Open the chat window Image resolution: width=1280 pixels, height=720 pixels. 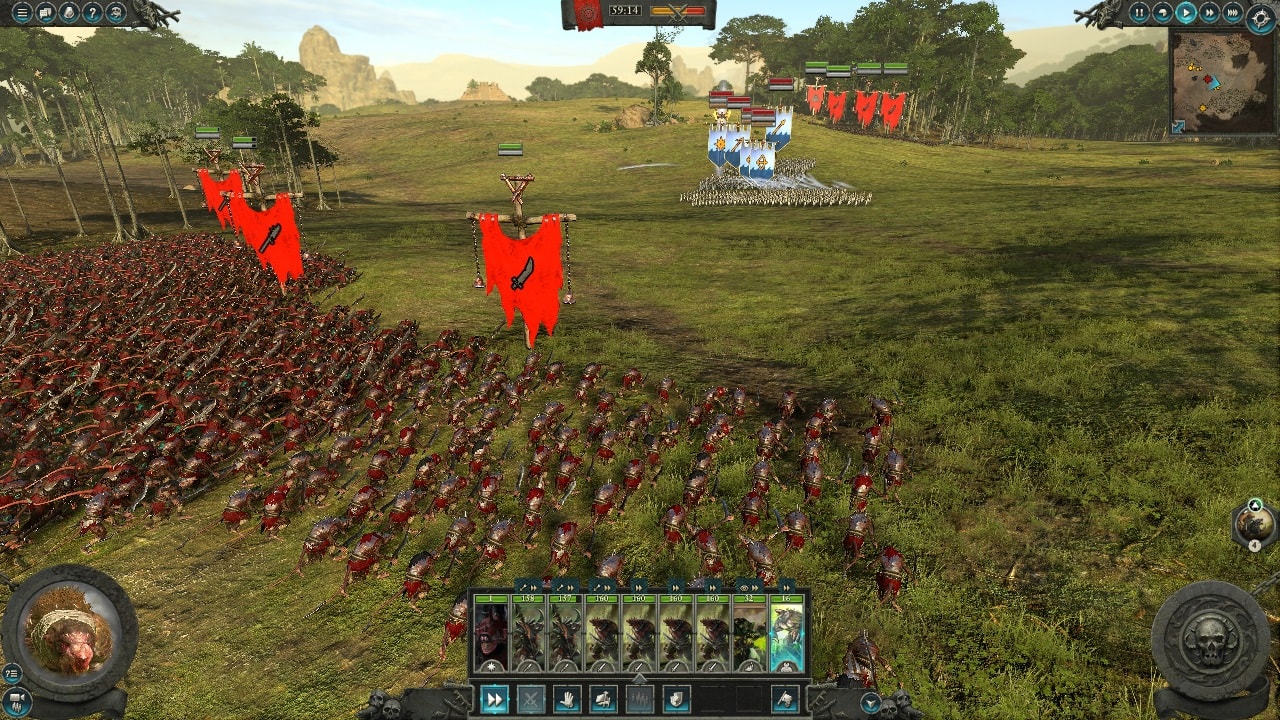tap(45, 13)
